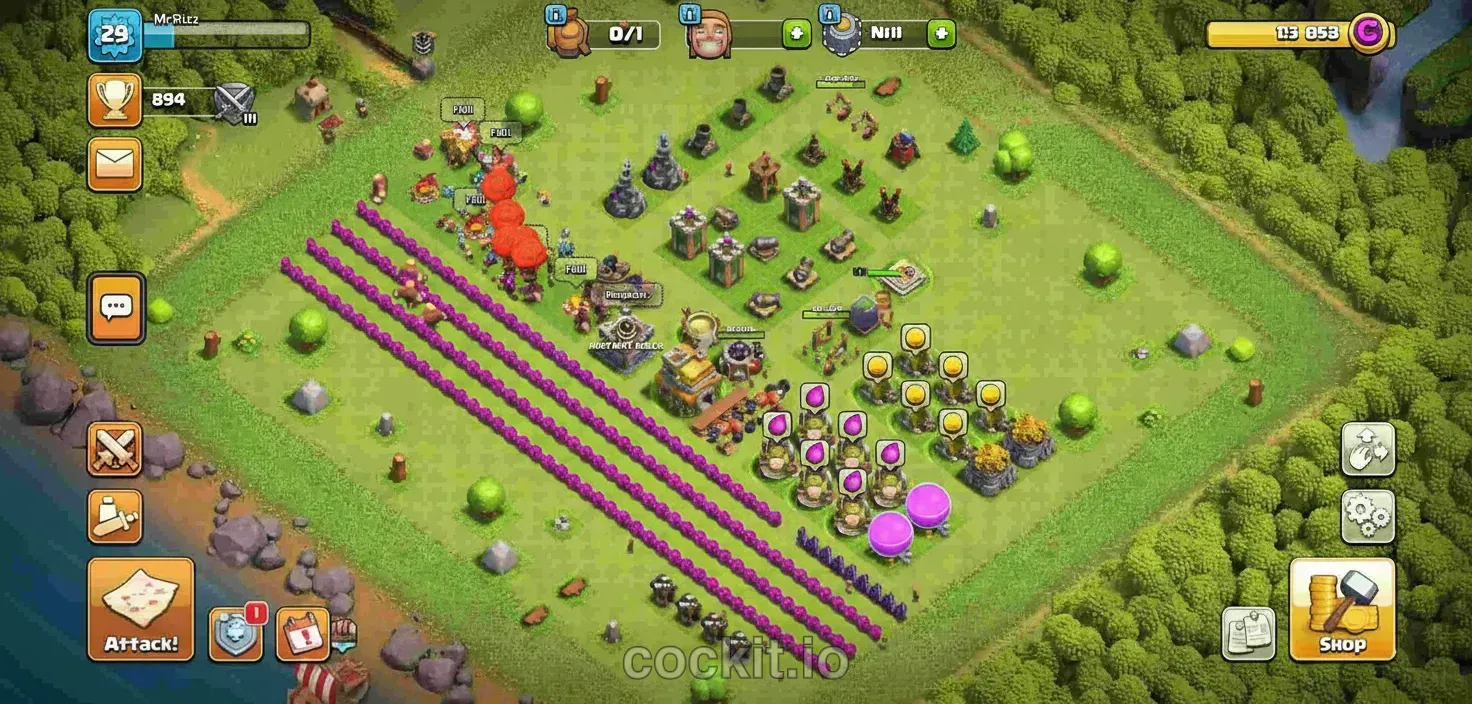Open the chat speech bubble

click(x=116, y=307)
